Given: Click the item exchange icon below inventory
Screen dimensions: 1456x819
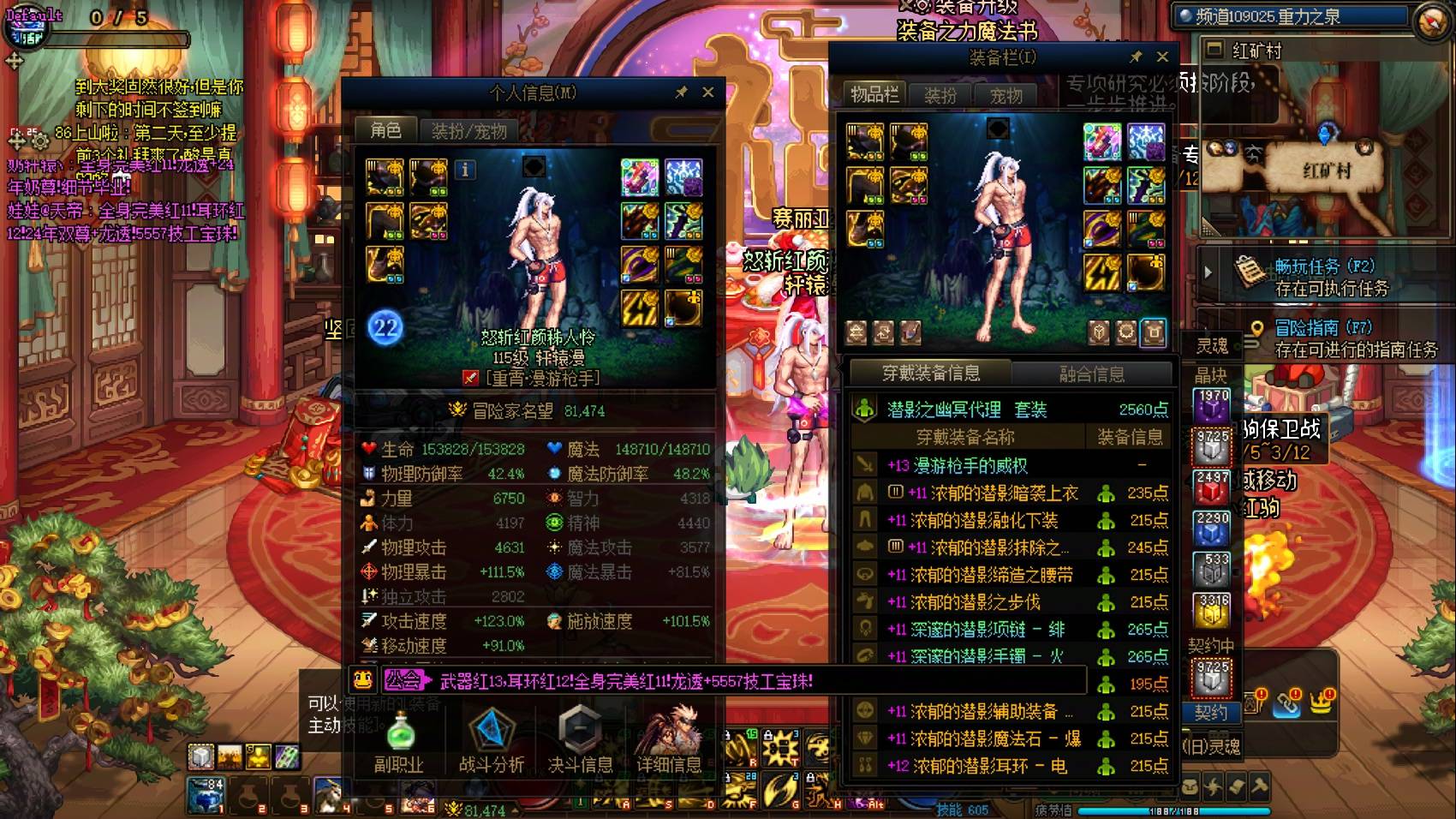Looking at the screenshot, I should pos(885,333).
